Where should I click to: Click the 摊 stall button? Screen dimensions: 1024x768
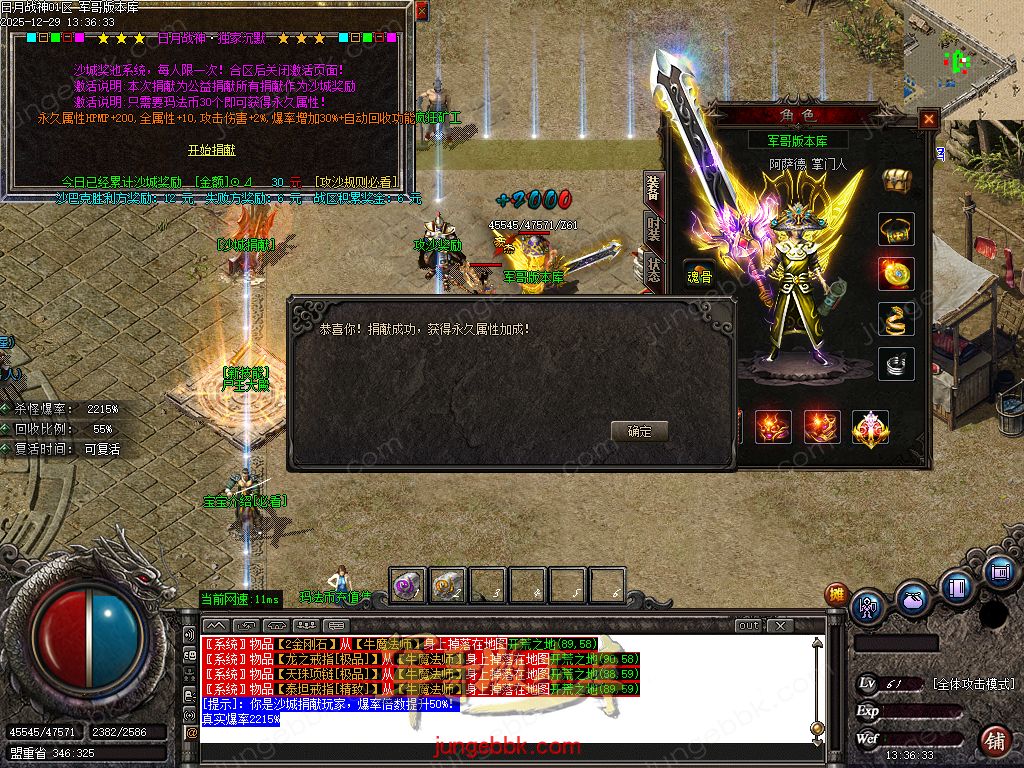[x=836, y=594]
